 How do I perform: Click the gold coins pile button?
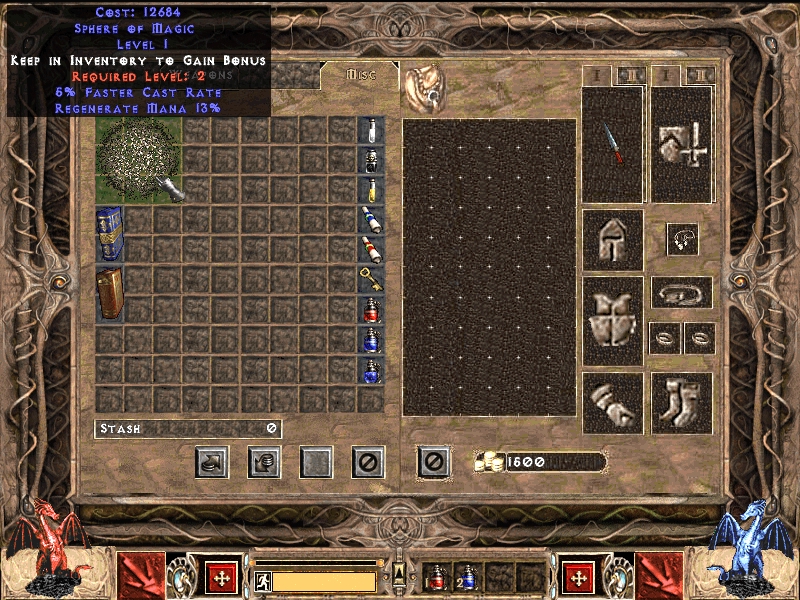(488, 462)
